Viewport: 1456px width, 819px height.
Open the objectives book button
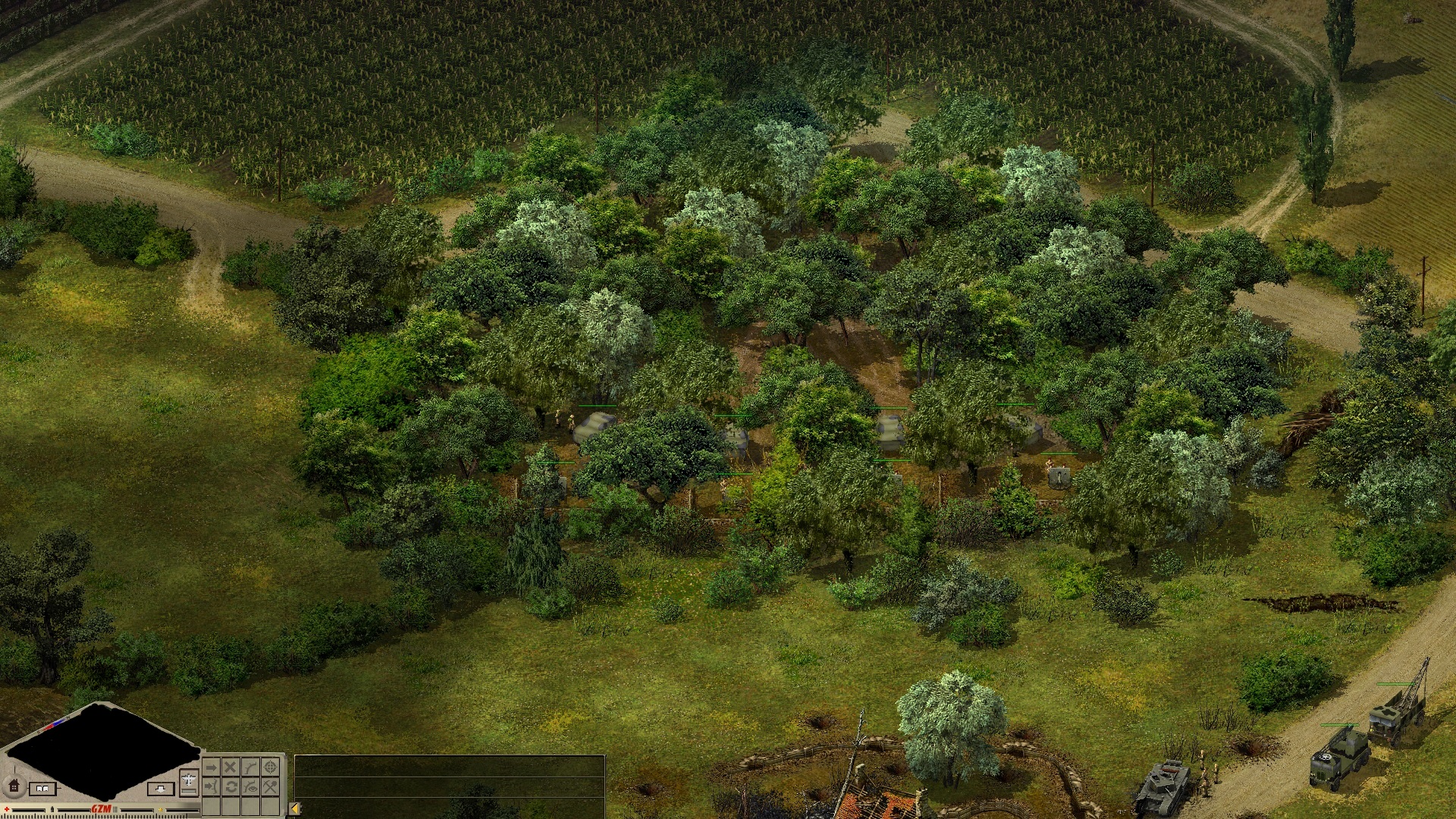click(42, 789)
